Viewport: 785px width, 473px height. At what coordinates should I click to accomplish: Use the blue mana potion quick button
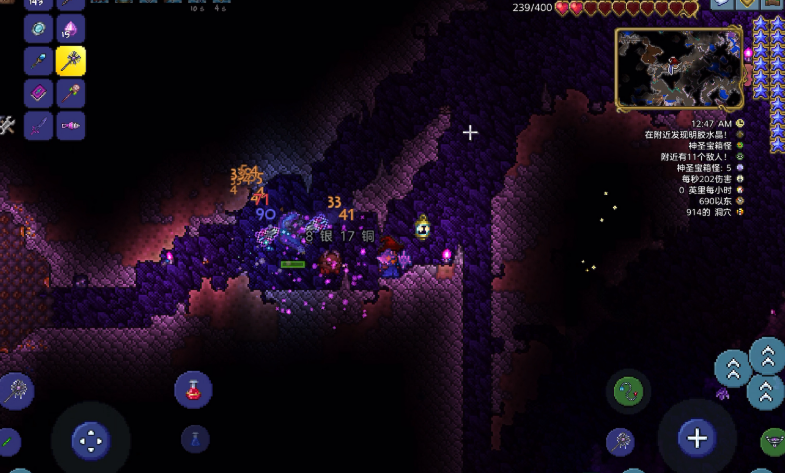[x=195, y=439]
